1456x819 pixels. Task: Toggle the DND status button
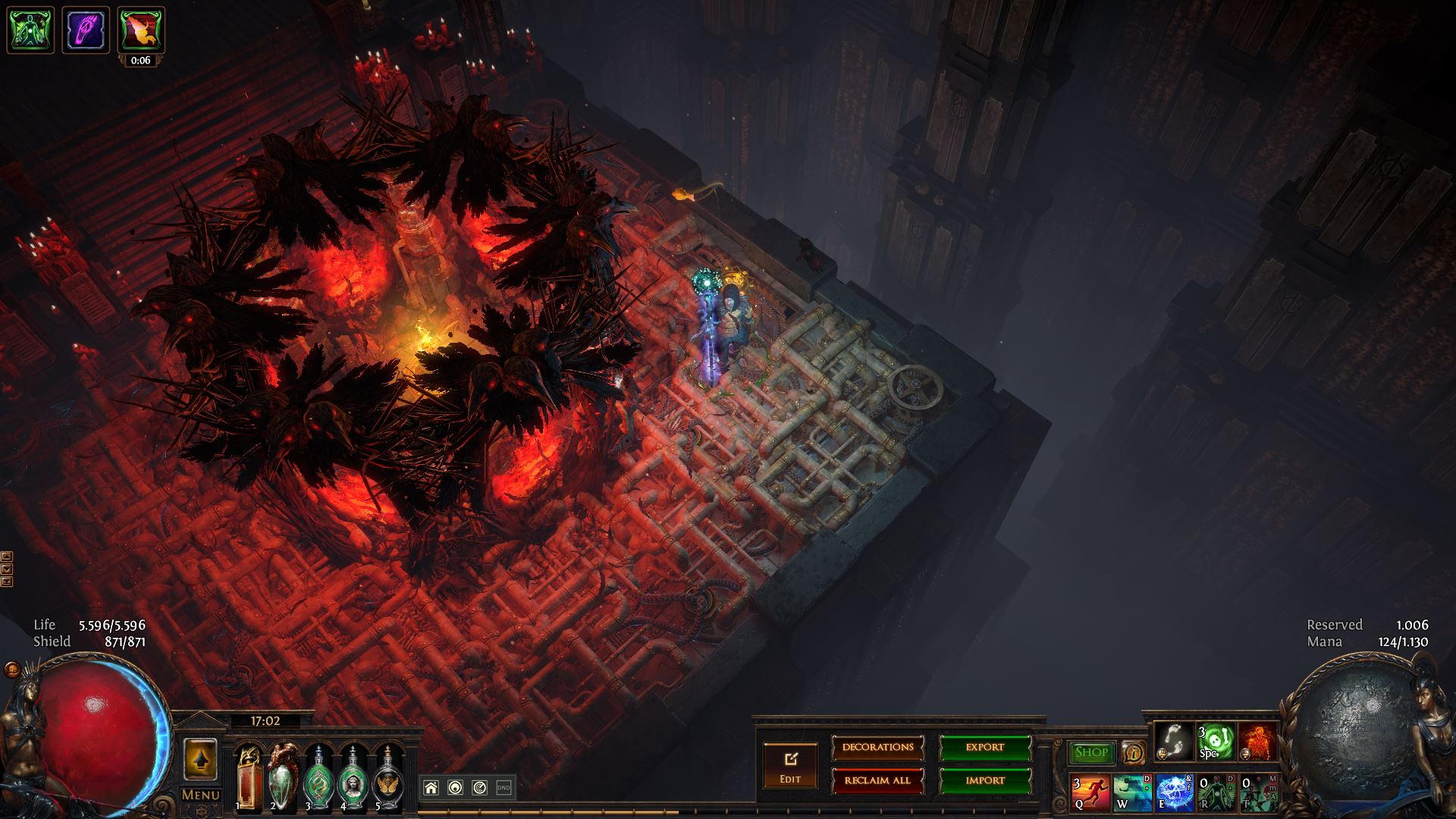pyautogui.click(x=504, y=788)
